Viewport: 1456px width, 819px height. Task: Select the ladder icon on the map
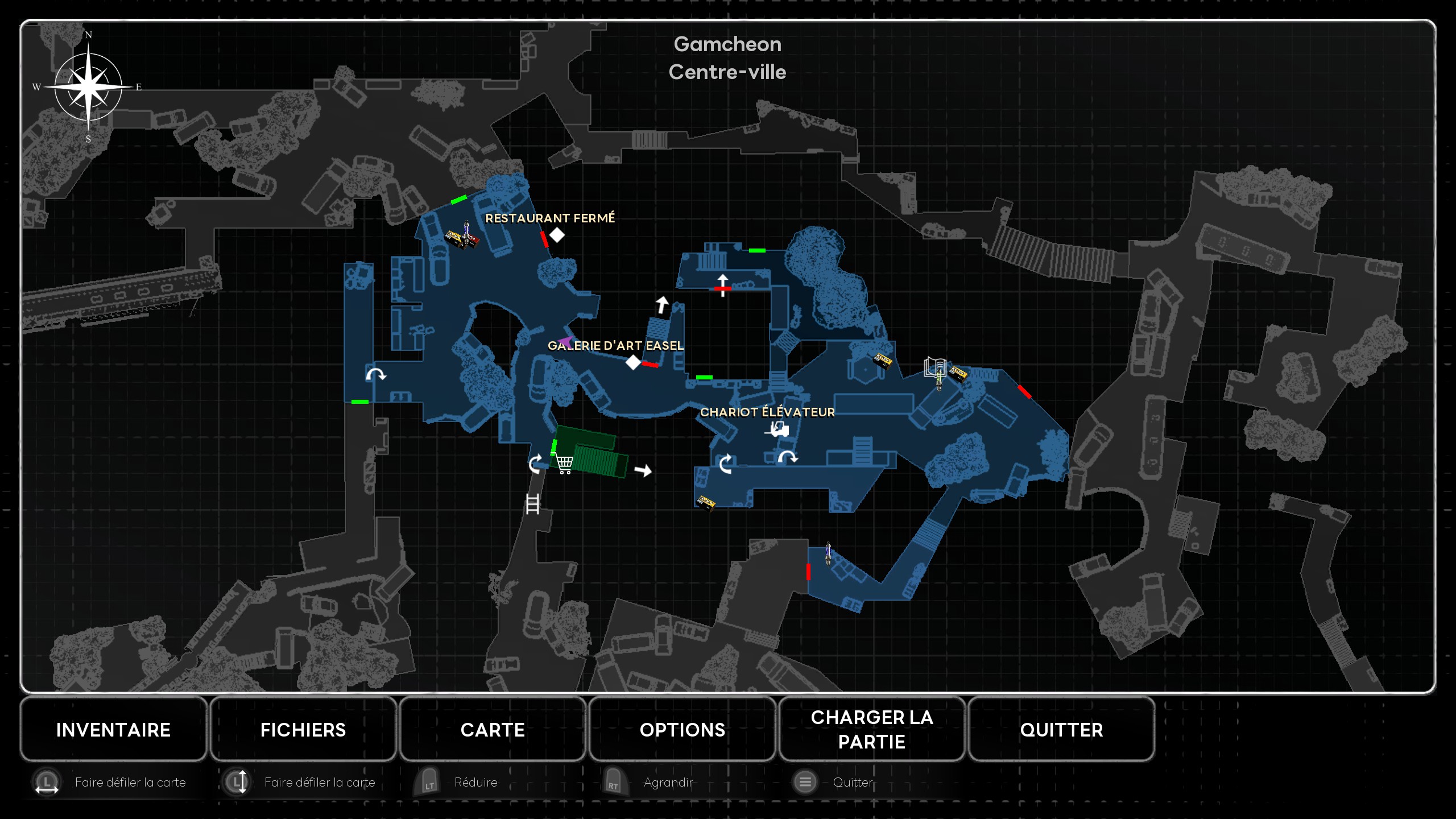[532, 504]
